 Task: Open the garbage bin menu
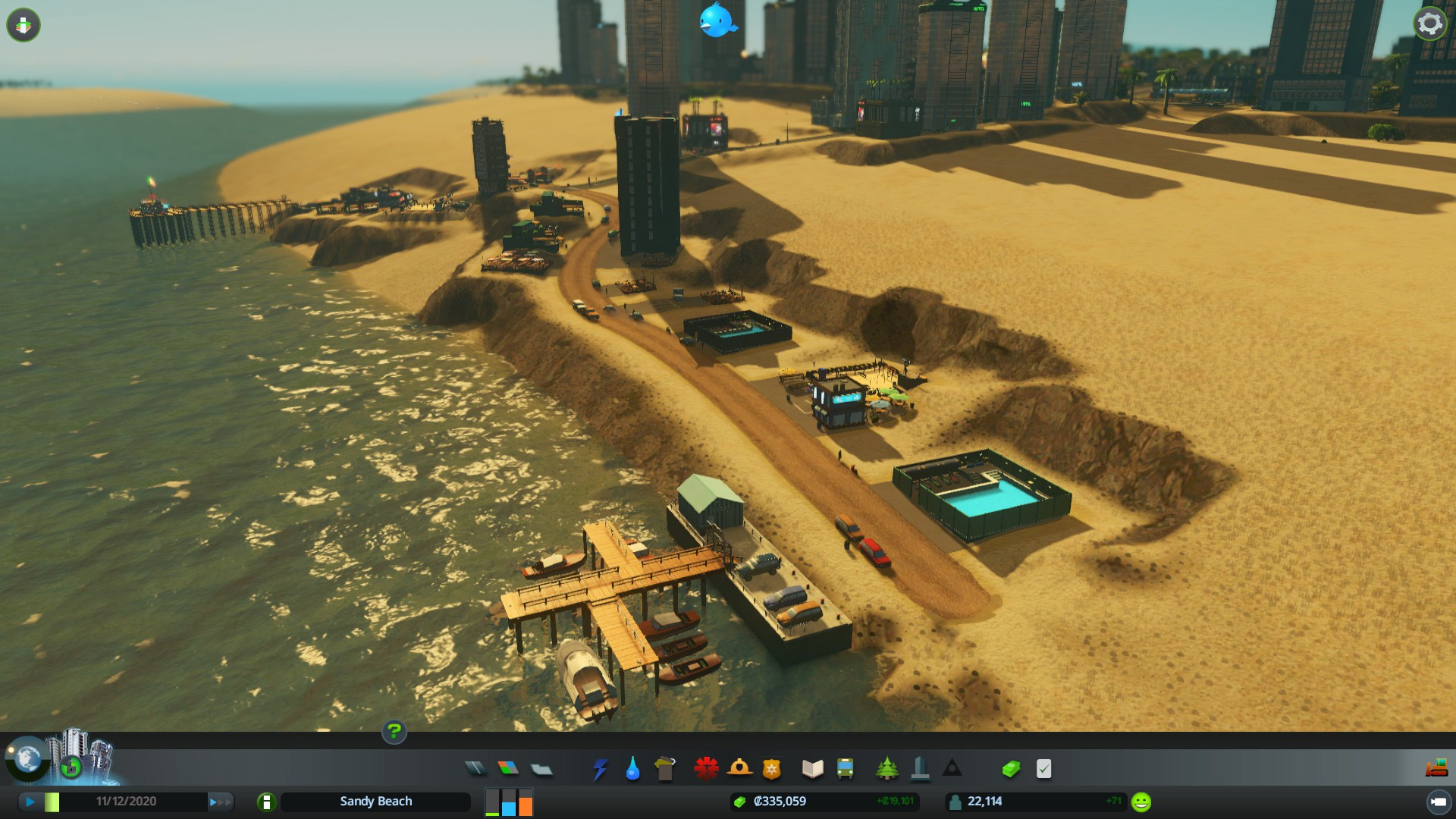665,769
